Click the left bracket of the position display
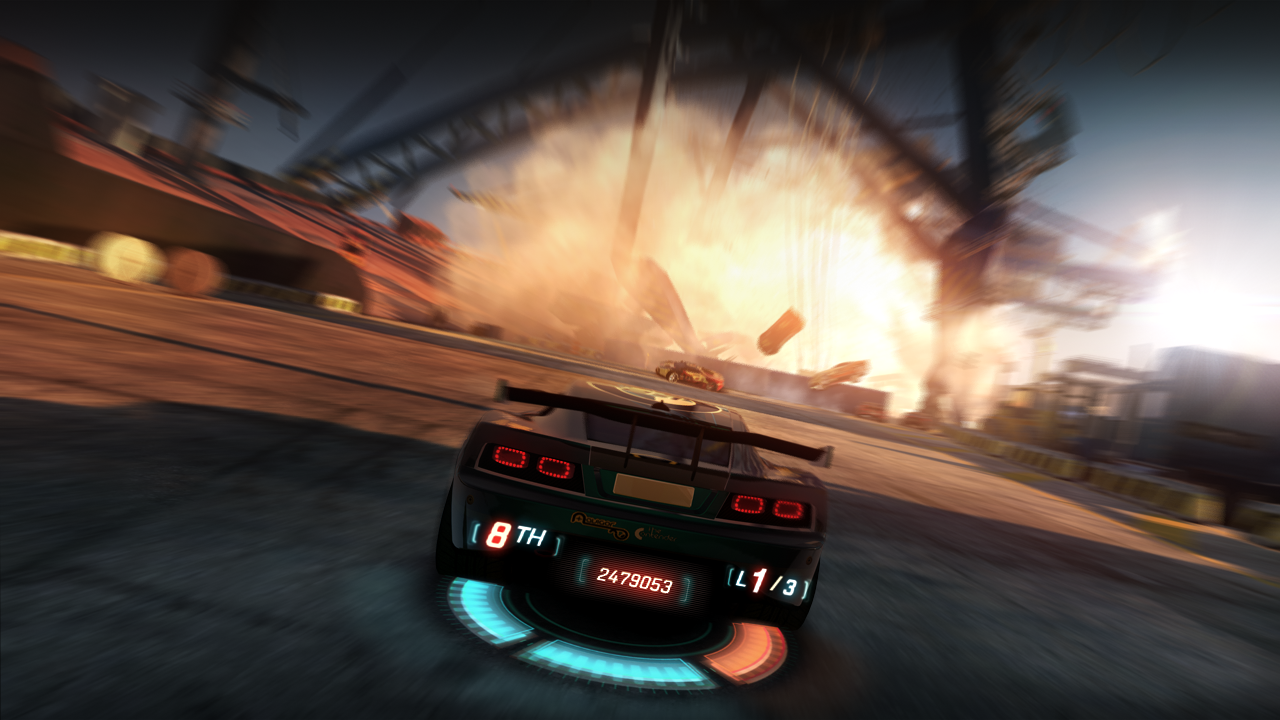Image resolution: width=1280 pixels, height=720 pixels. click(x=475, y=532)
